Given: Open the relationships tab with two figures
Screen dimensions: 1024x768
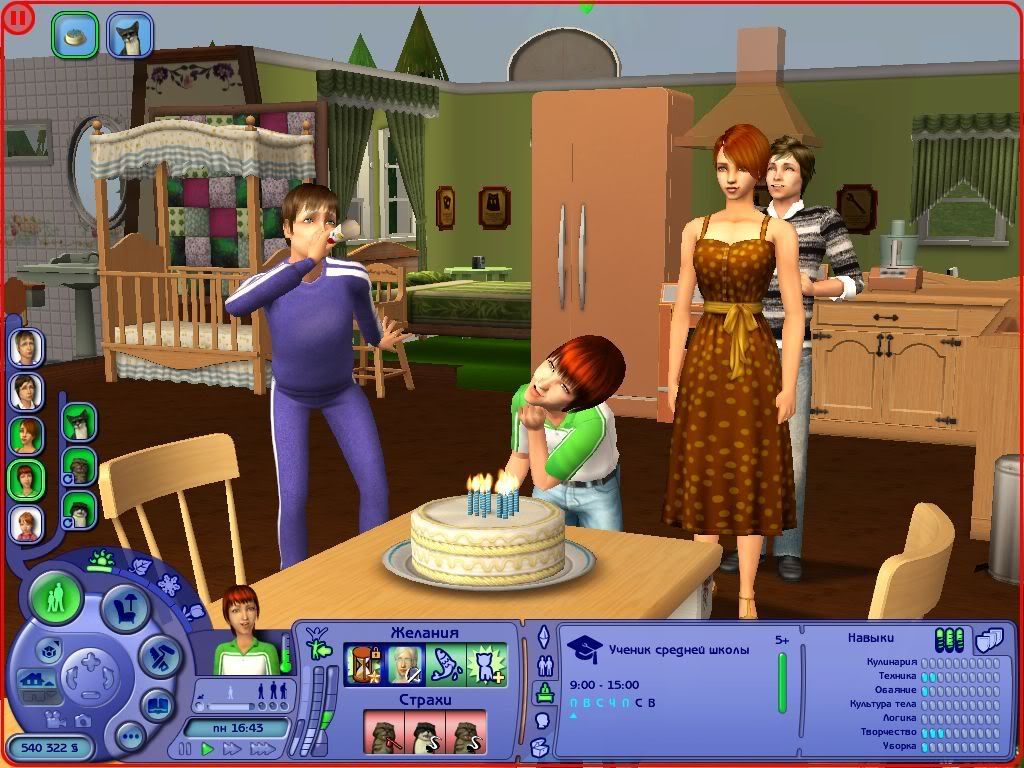Looking at the screenshot, I should pyautogui.click(x=545, y=664).
